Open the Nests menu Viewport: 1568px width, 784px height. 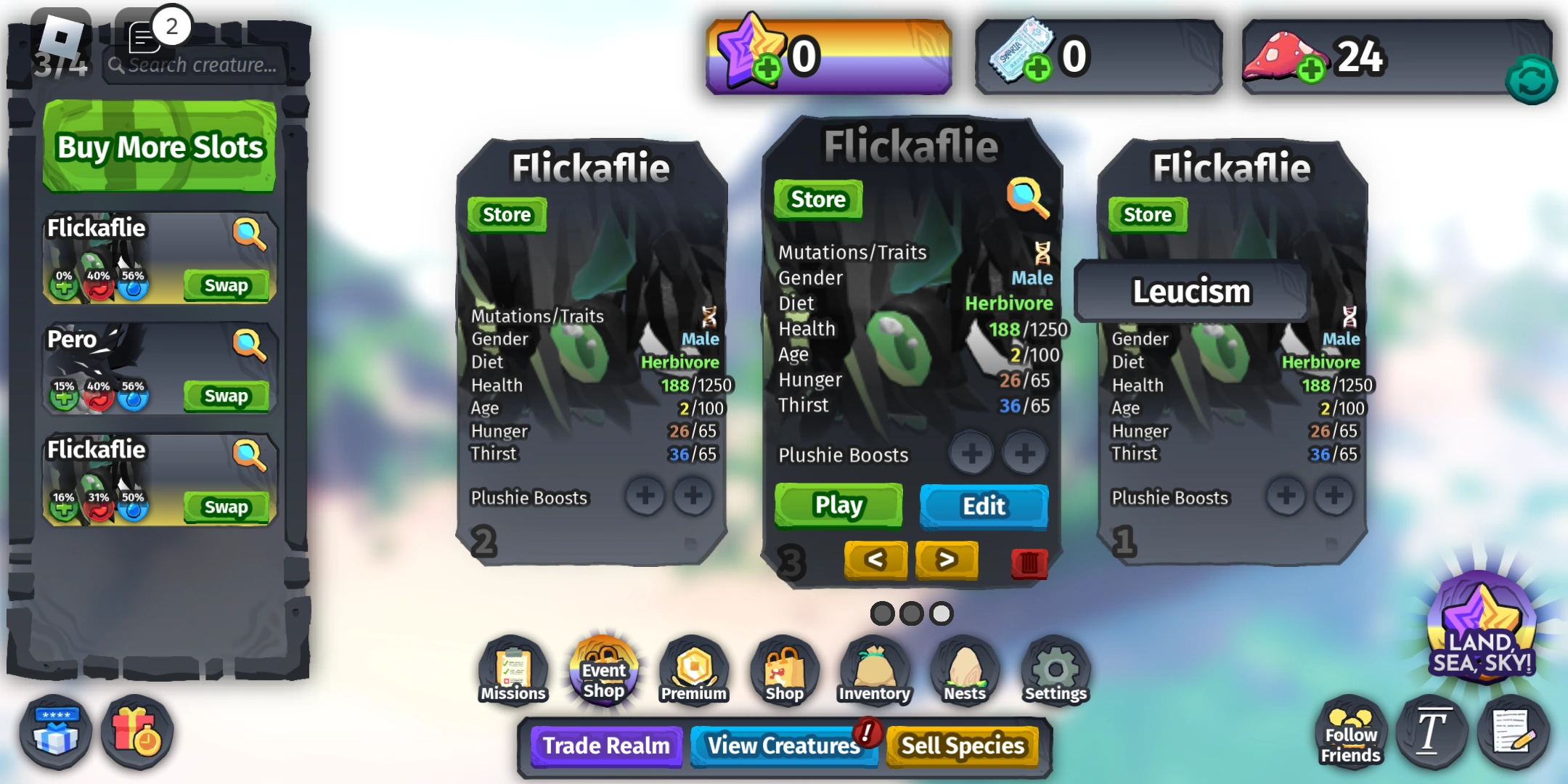point(964,668)
